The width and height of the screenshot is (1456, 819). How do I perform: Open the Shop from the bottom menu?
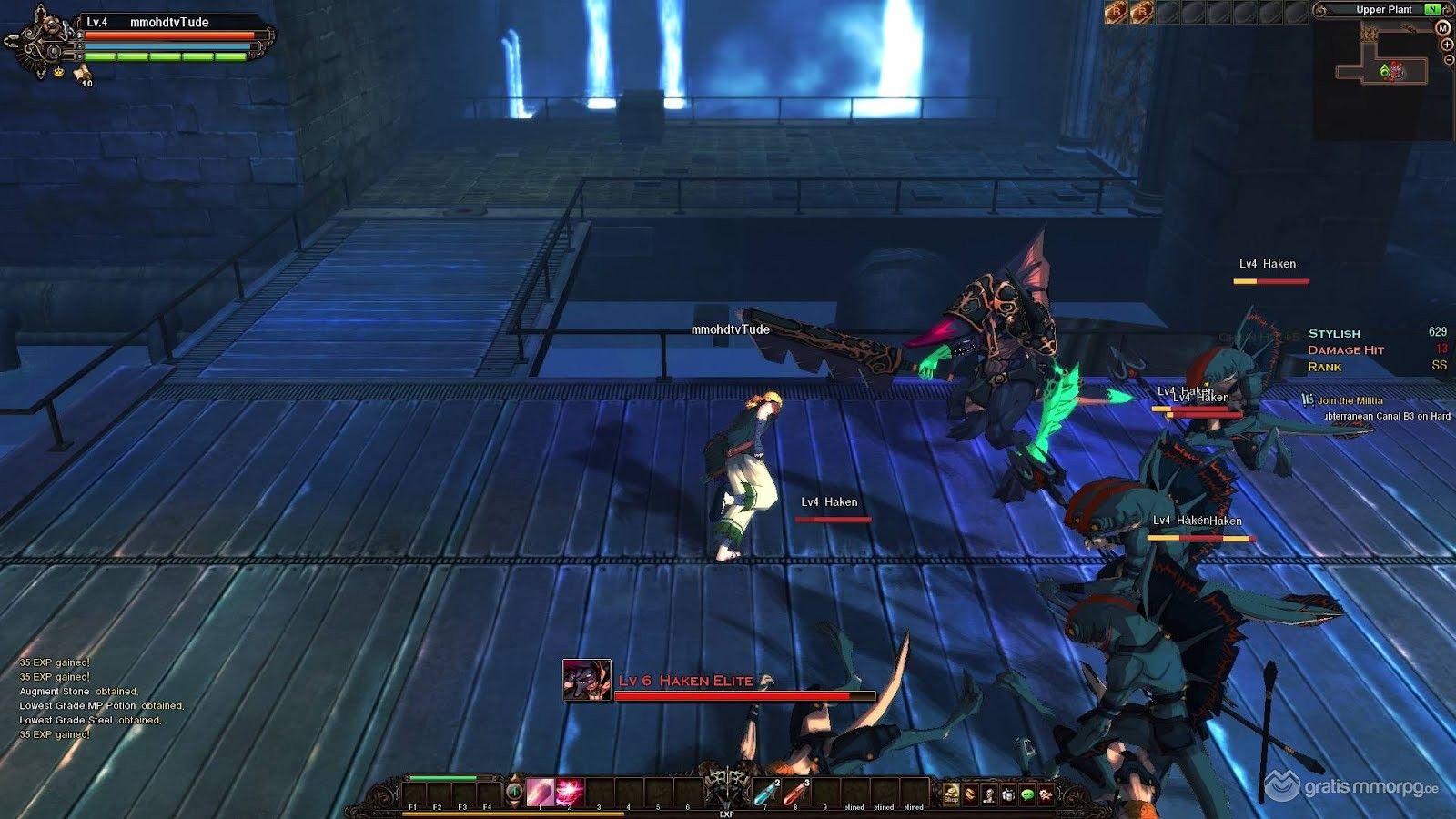(951, 794)
